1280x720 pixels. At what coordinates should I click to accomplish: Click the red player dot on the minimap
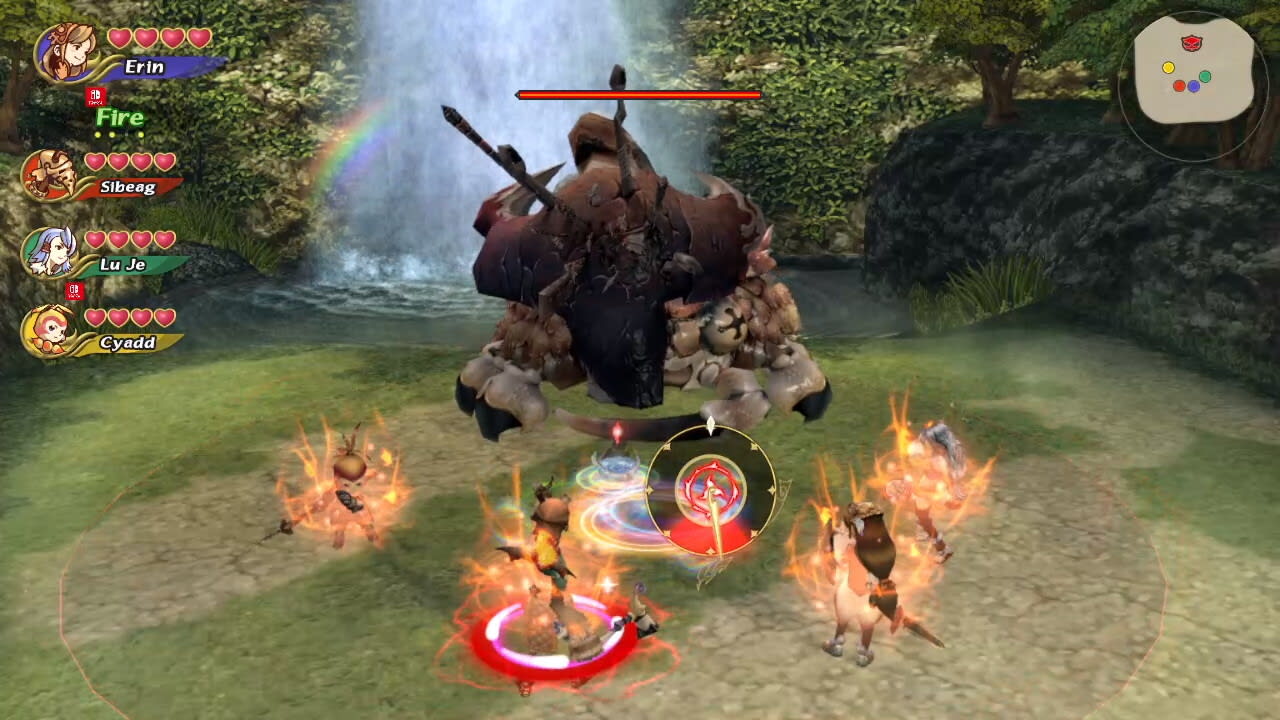tap(1179, 86)
